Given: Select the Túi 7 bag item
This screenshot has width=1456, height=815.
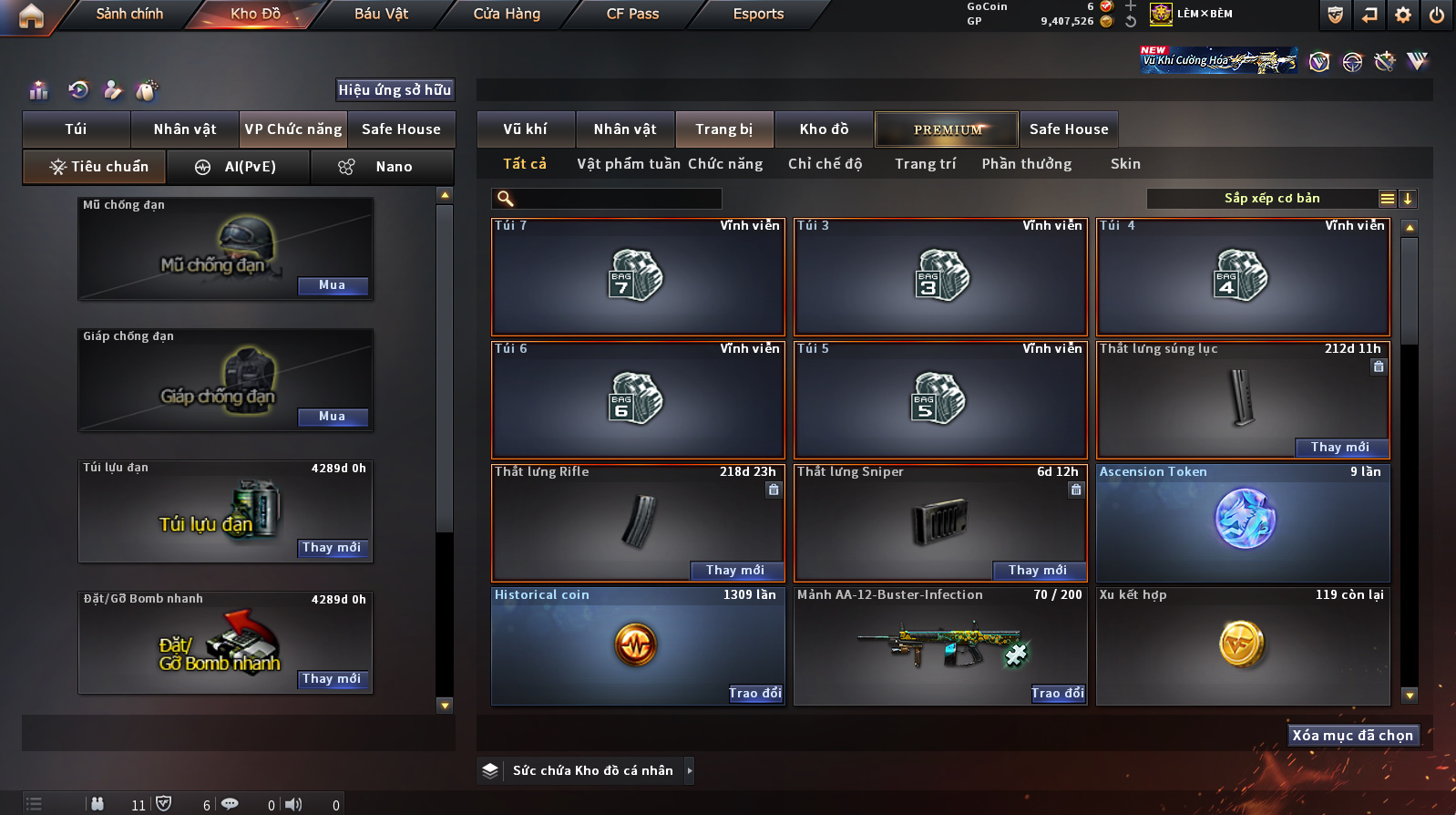Looking at the screenshot, I should 638,277.
